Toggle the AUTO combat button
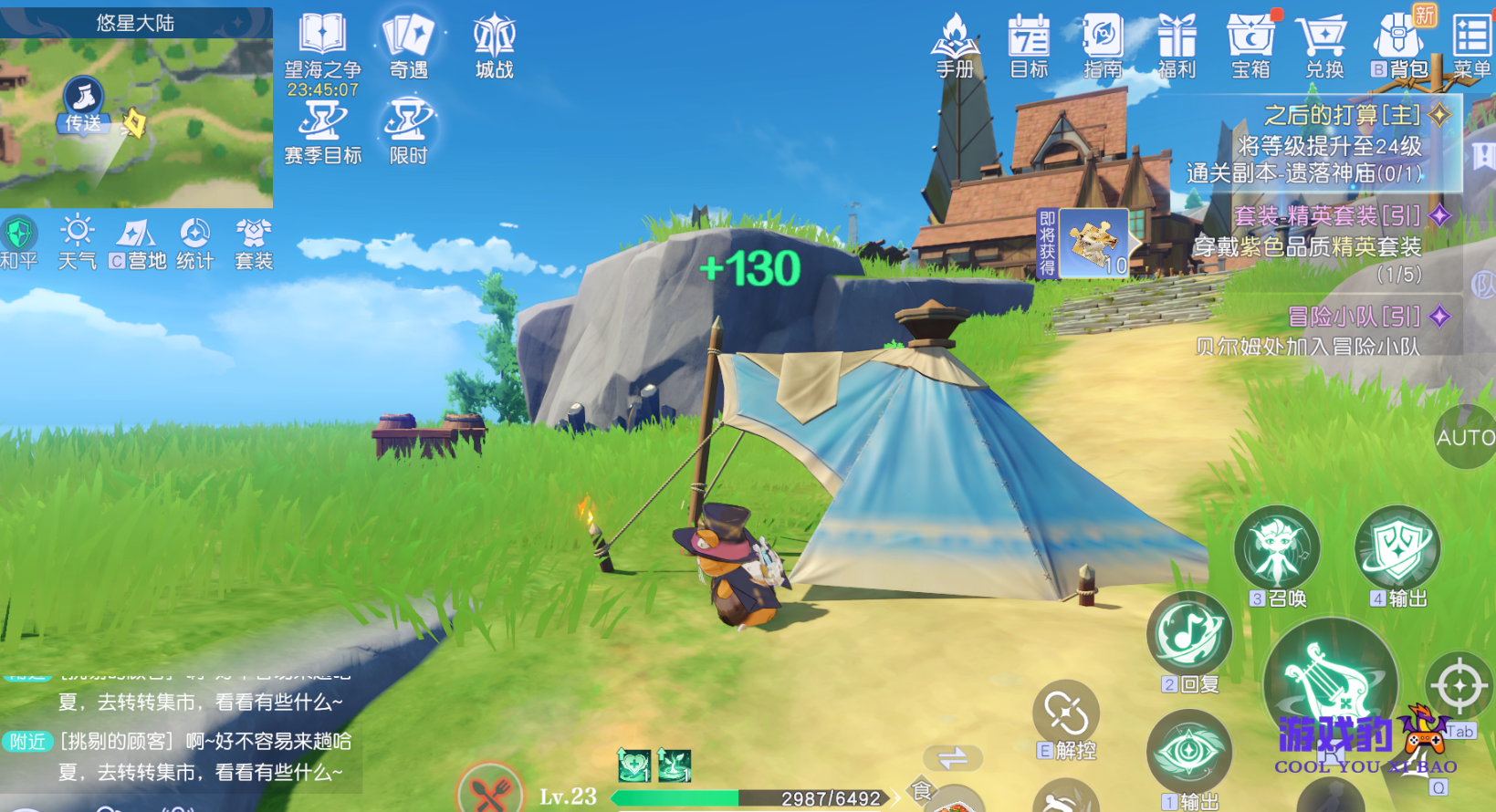Screen dimensions: 1496x812 (1465, 438)
